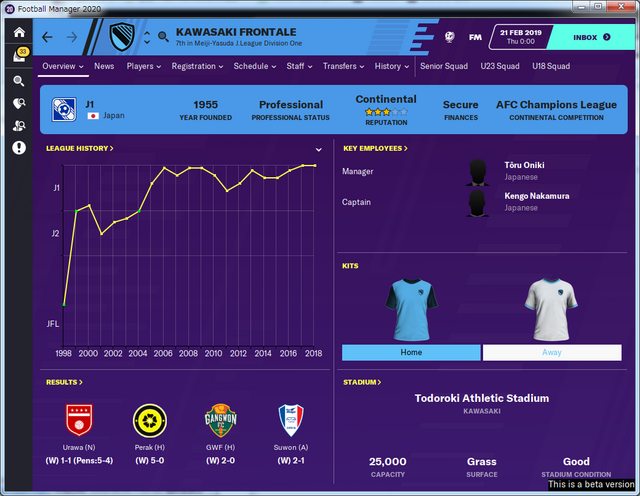
Task: Open the inbox icon with 33 badge
Action: point(19,55)
